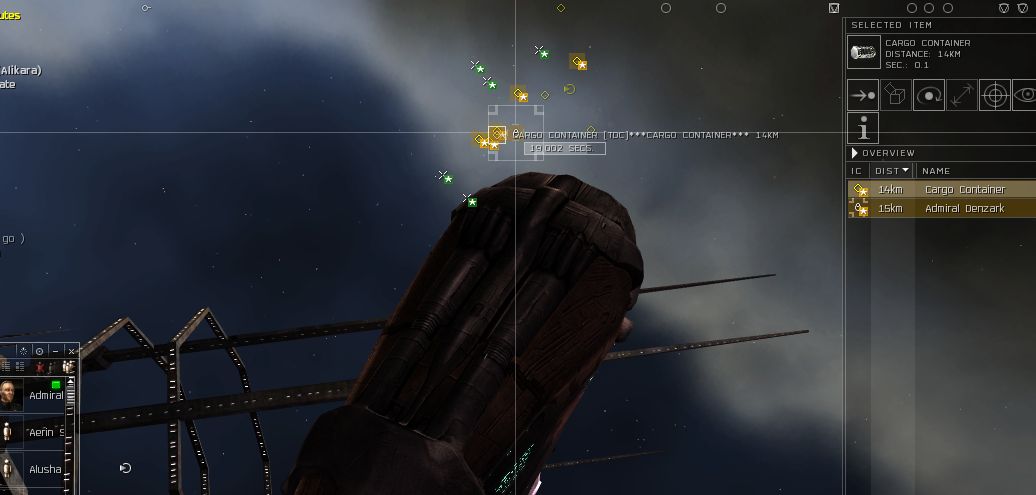1036x495 pixels.
Task: Collapse the Overview panel arrow
Action: point(855,153)
